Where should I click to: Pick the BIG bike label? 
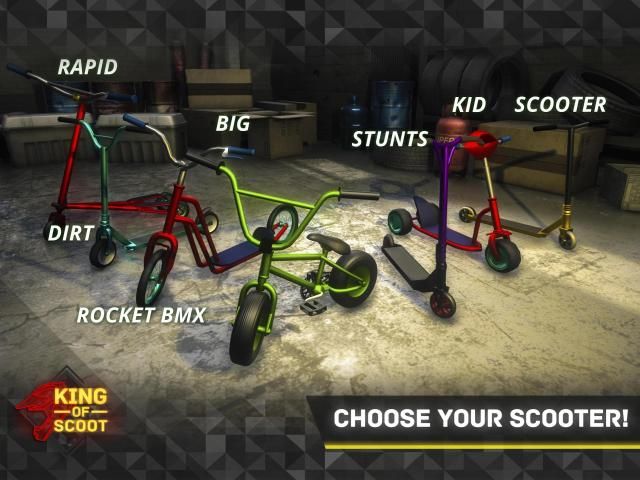[232, 124]
